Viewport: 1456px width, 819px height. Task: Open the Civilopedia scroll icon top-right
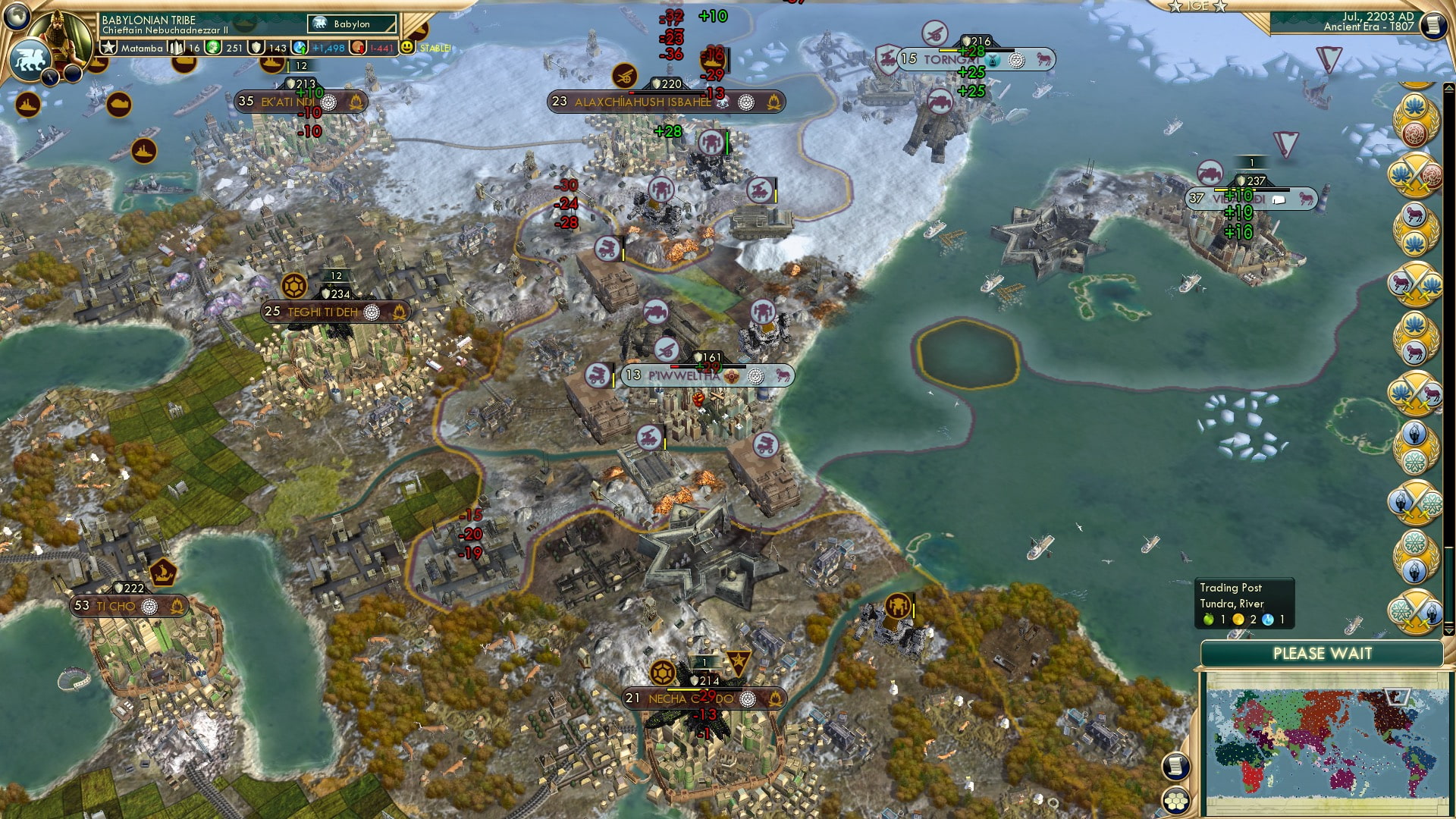pos(1434,25)
